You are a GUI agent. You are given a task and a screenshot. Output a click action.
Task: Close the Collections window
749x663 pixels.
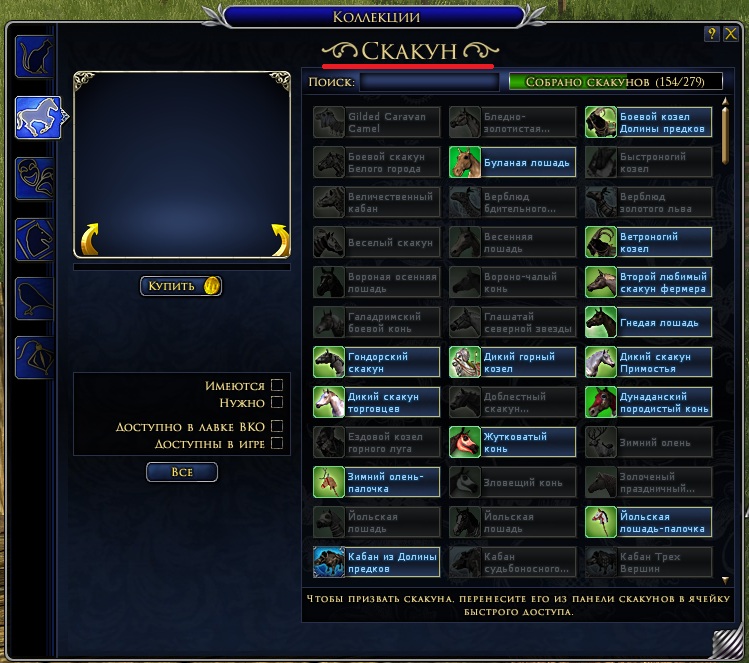click(x=729, y=34)
